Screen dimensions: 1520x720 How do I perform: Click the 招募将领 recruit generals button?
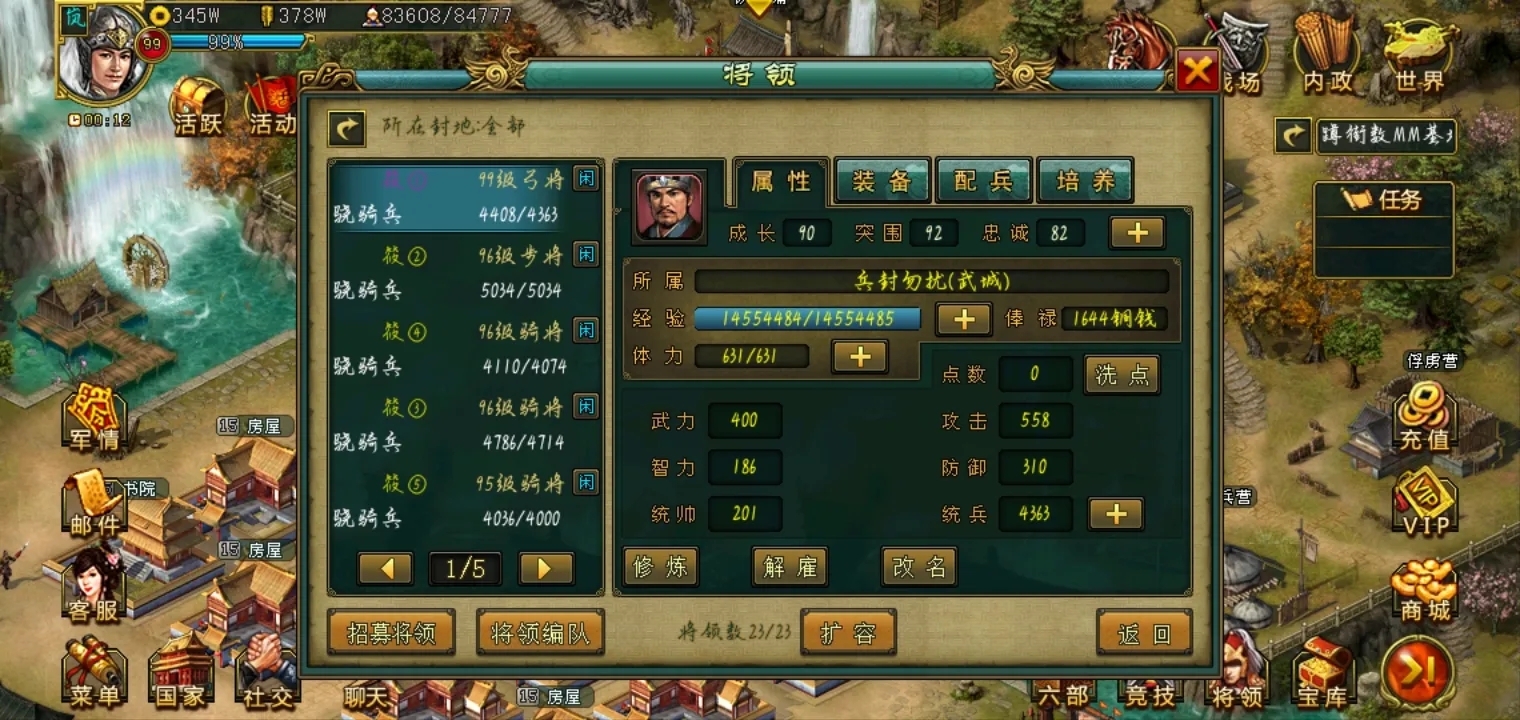[391, 632]
